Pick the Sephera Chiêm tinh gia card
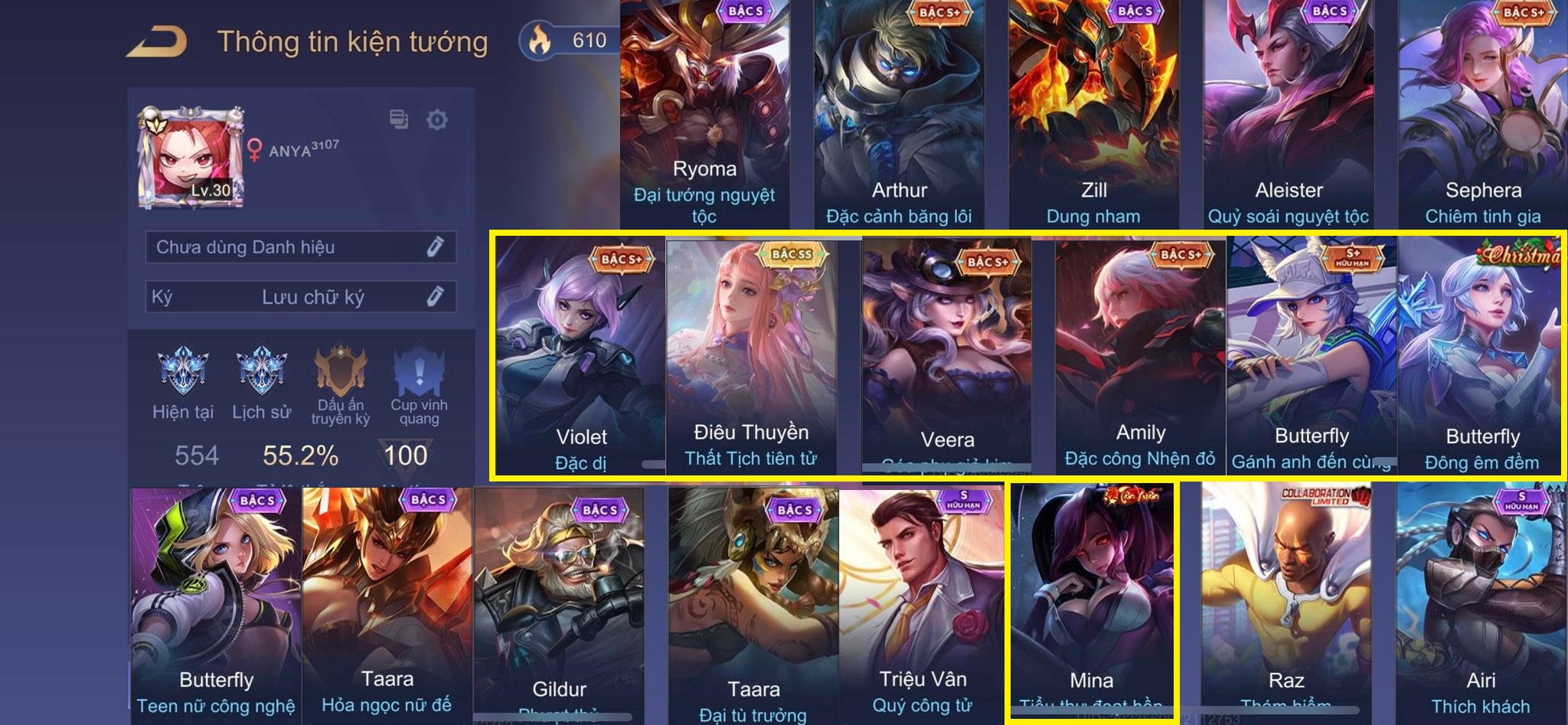The width and height of the screenshot is (1568, 725). click(1483, 115)
